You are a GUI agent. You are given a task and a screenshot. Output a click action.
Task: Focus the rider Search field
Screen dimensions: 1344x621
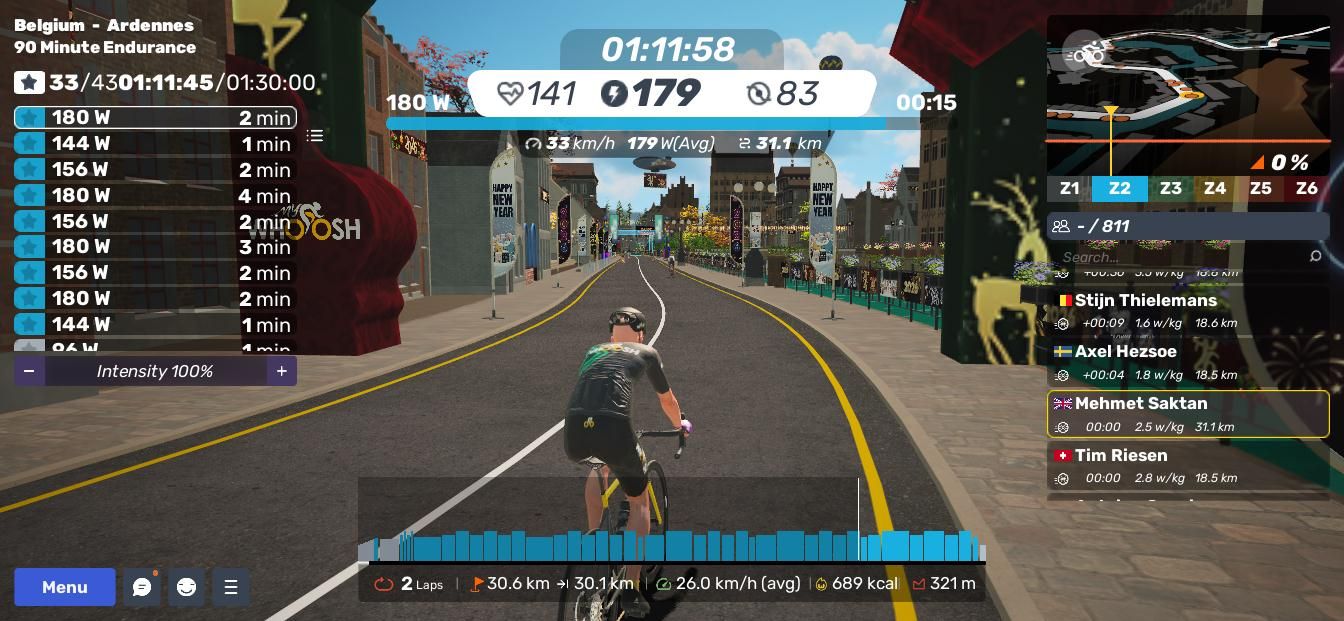click(1180, 257)
